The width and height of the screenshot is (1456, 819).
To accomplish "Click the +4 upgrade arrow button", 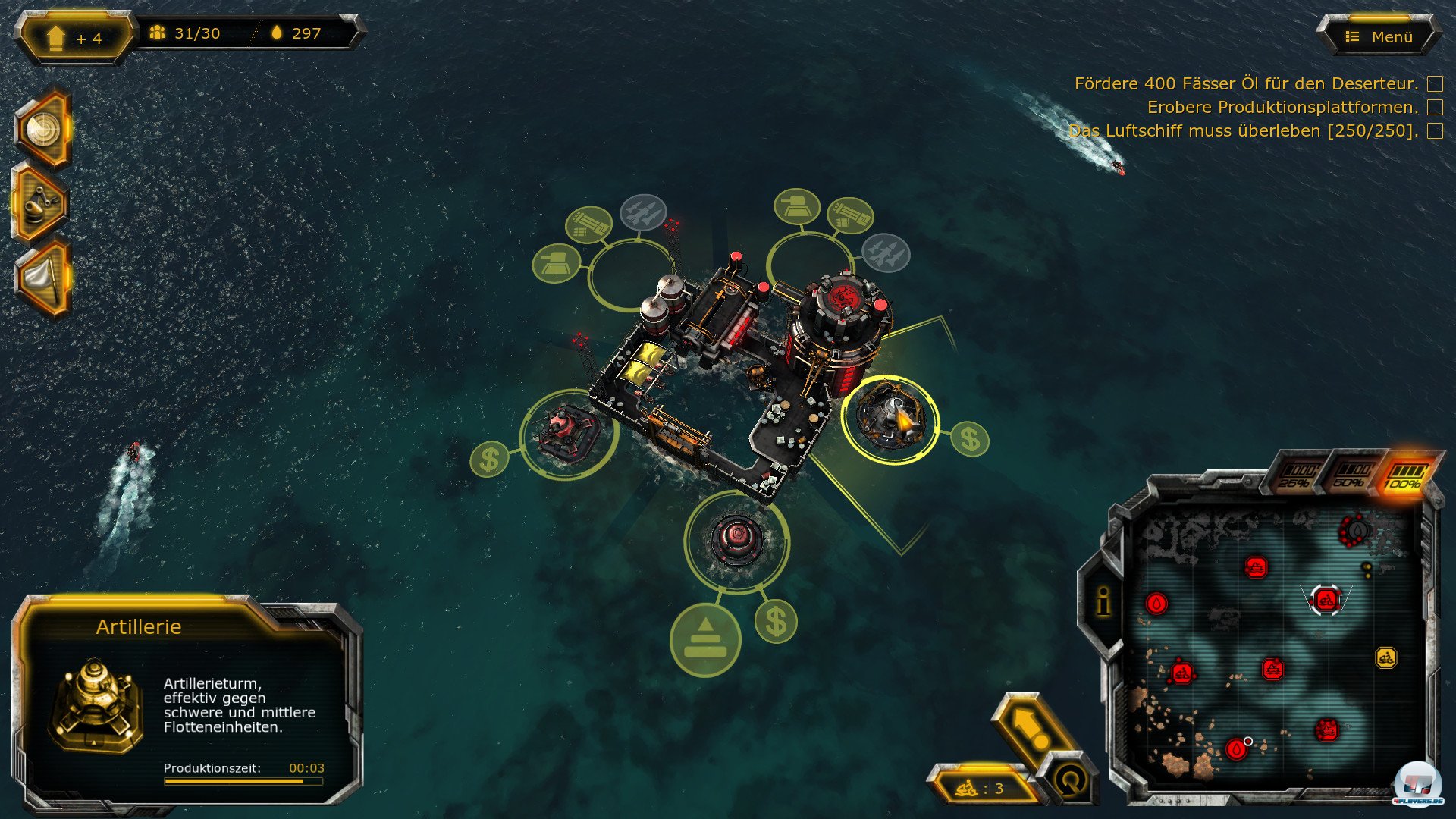I will coord(74,37).
